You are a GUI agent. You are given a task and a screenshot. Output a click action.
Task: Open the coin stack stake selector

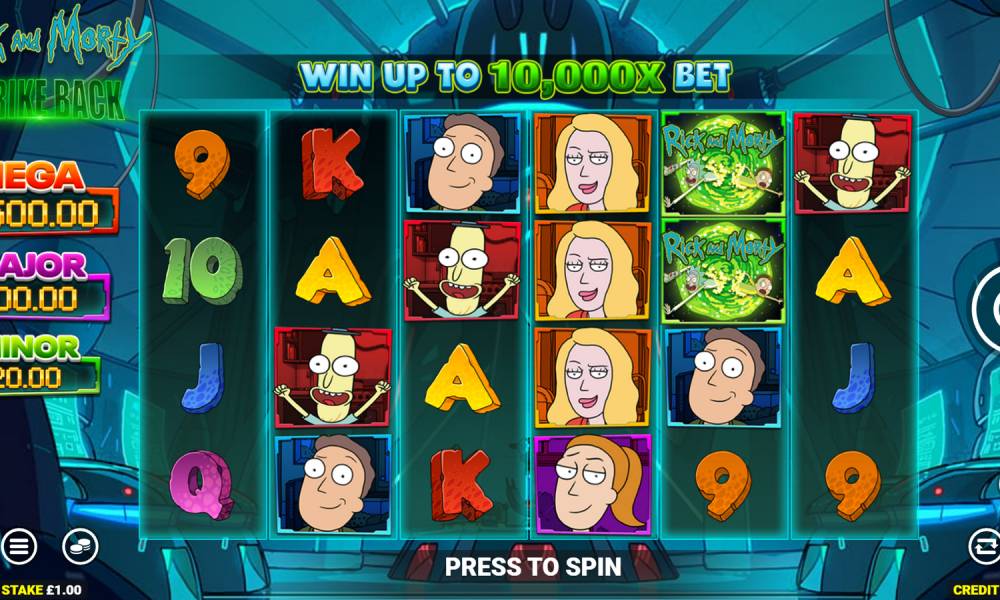coord(80,546)
